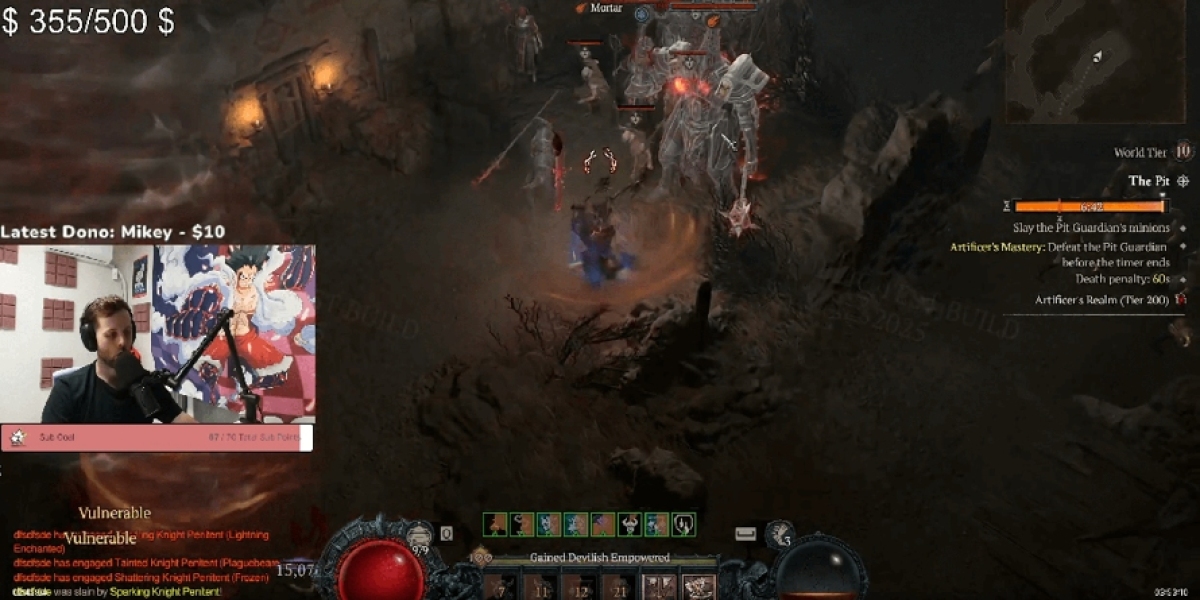Activate the skill slot with cooldown 7
The image size is (1200, 600).
[x=501, y=587]
